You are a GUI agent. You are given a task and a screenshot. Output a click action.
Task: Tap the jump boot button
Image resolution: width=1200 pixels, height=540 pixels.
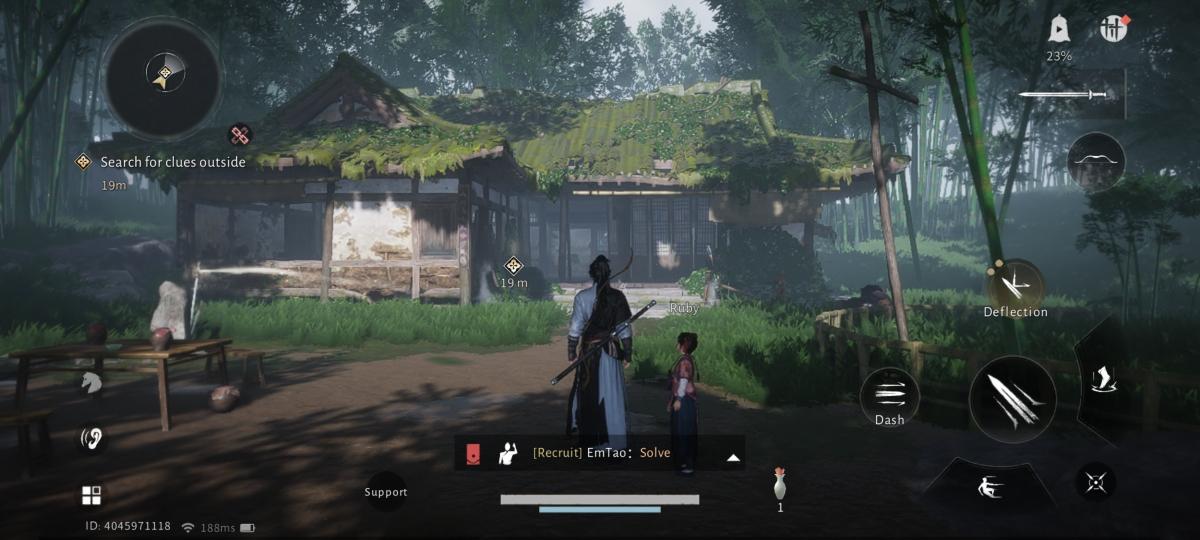point(1104,380)
